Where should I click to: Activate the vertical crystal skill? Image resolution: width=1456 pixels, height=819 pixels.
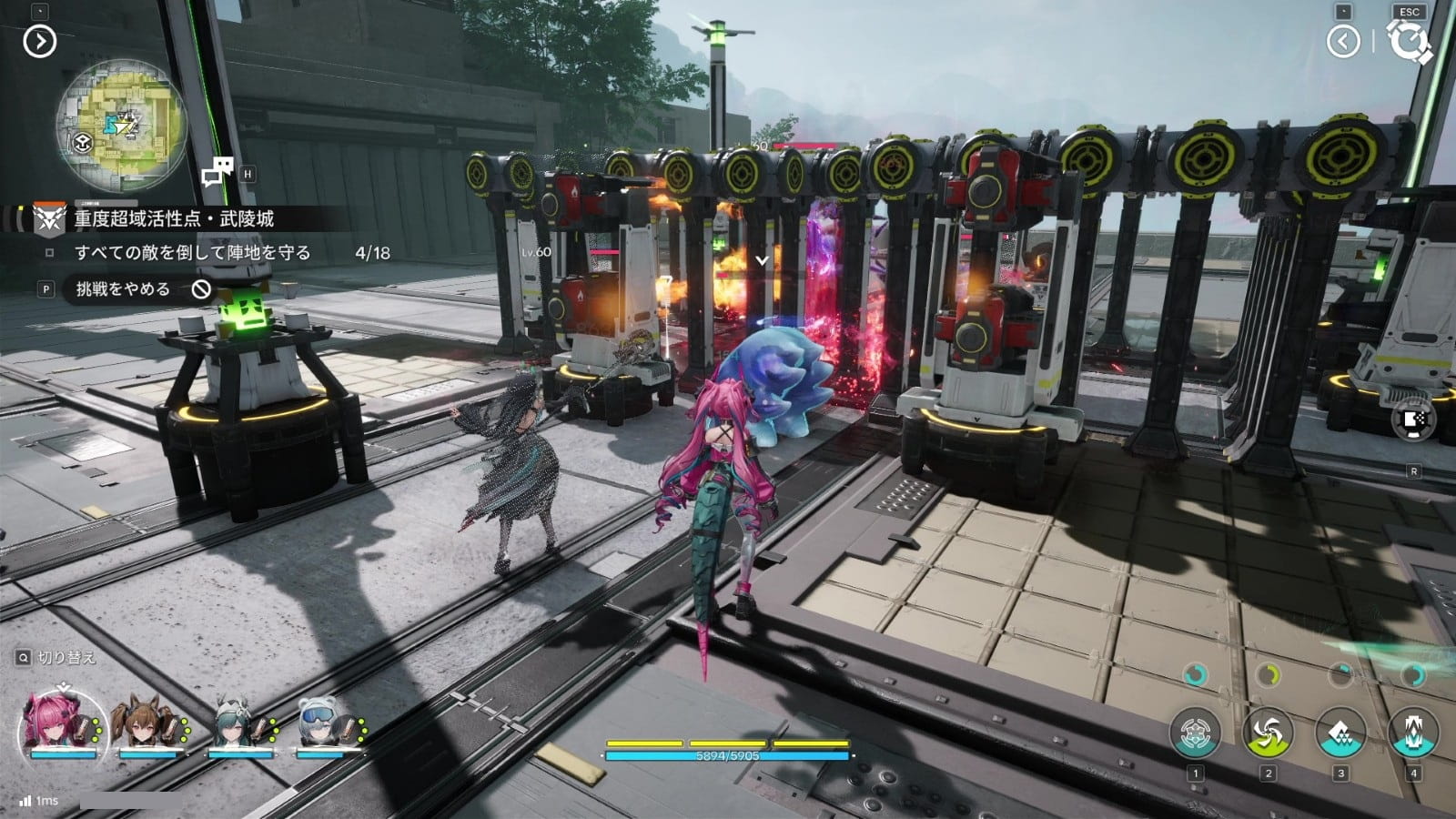(x=1413, y=733)
